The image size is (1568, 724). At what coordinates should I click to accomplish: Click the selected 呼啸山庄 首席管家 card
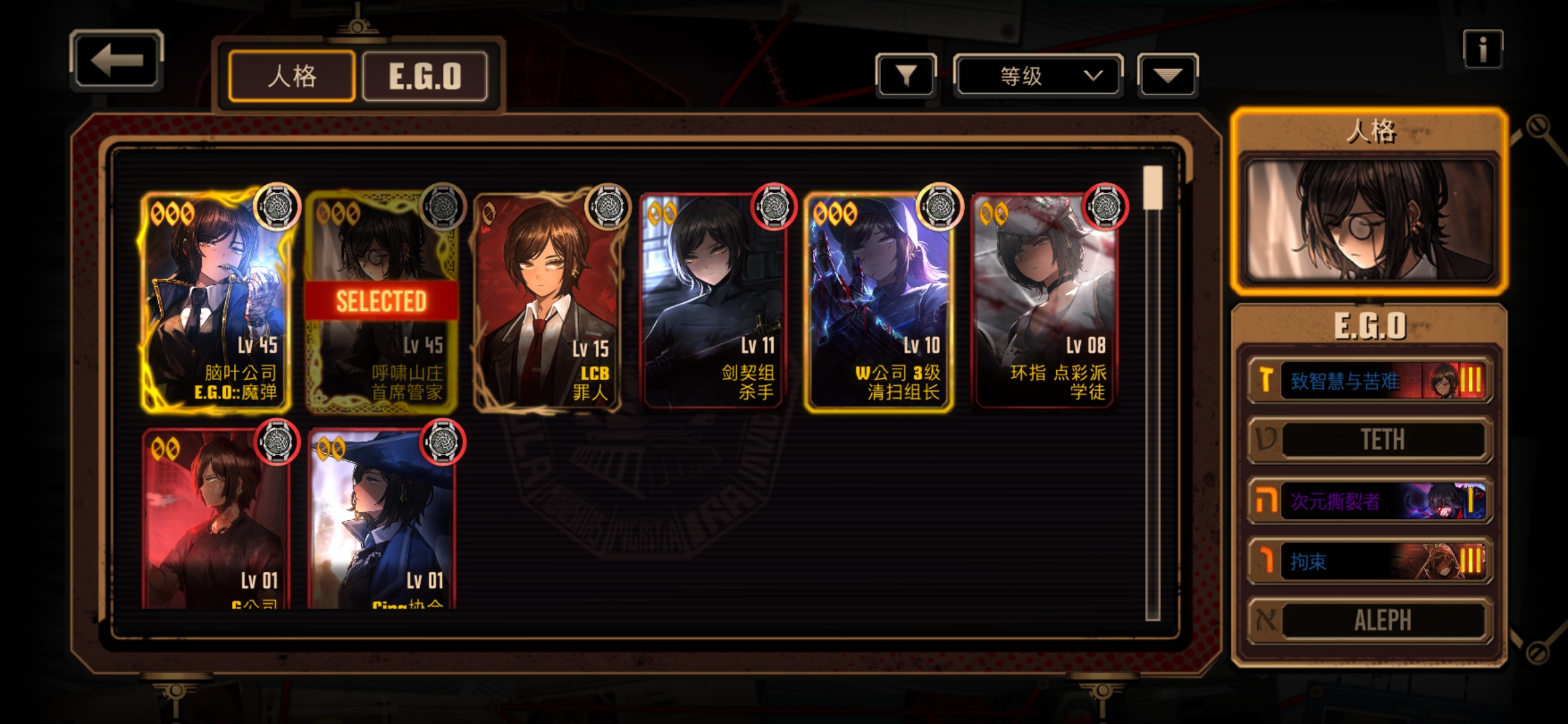(x=381, y=302)
